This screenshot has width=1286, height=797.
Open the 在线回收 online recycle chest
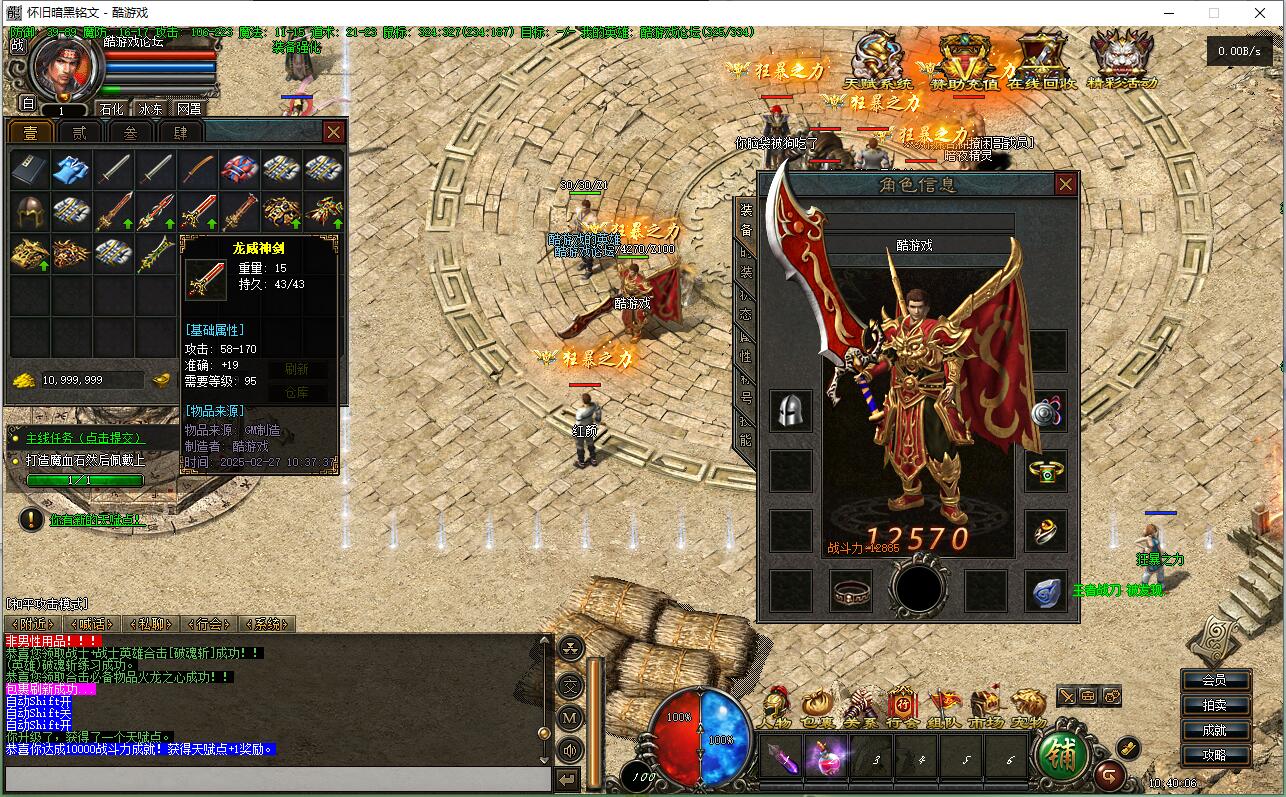[1041, 62]
